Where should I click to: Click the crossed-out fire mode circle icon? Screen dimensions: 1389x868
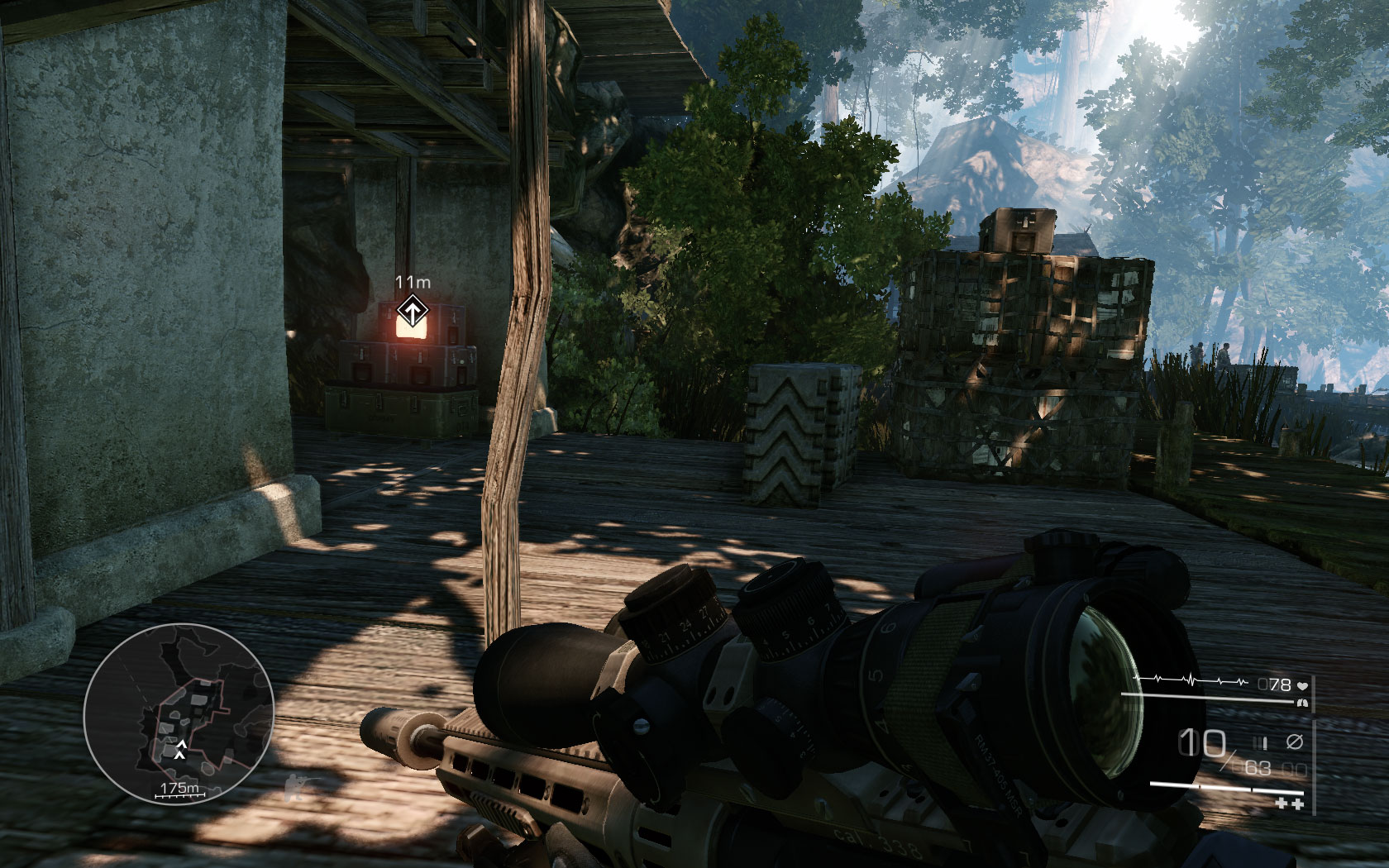coord(1296,741)
